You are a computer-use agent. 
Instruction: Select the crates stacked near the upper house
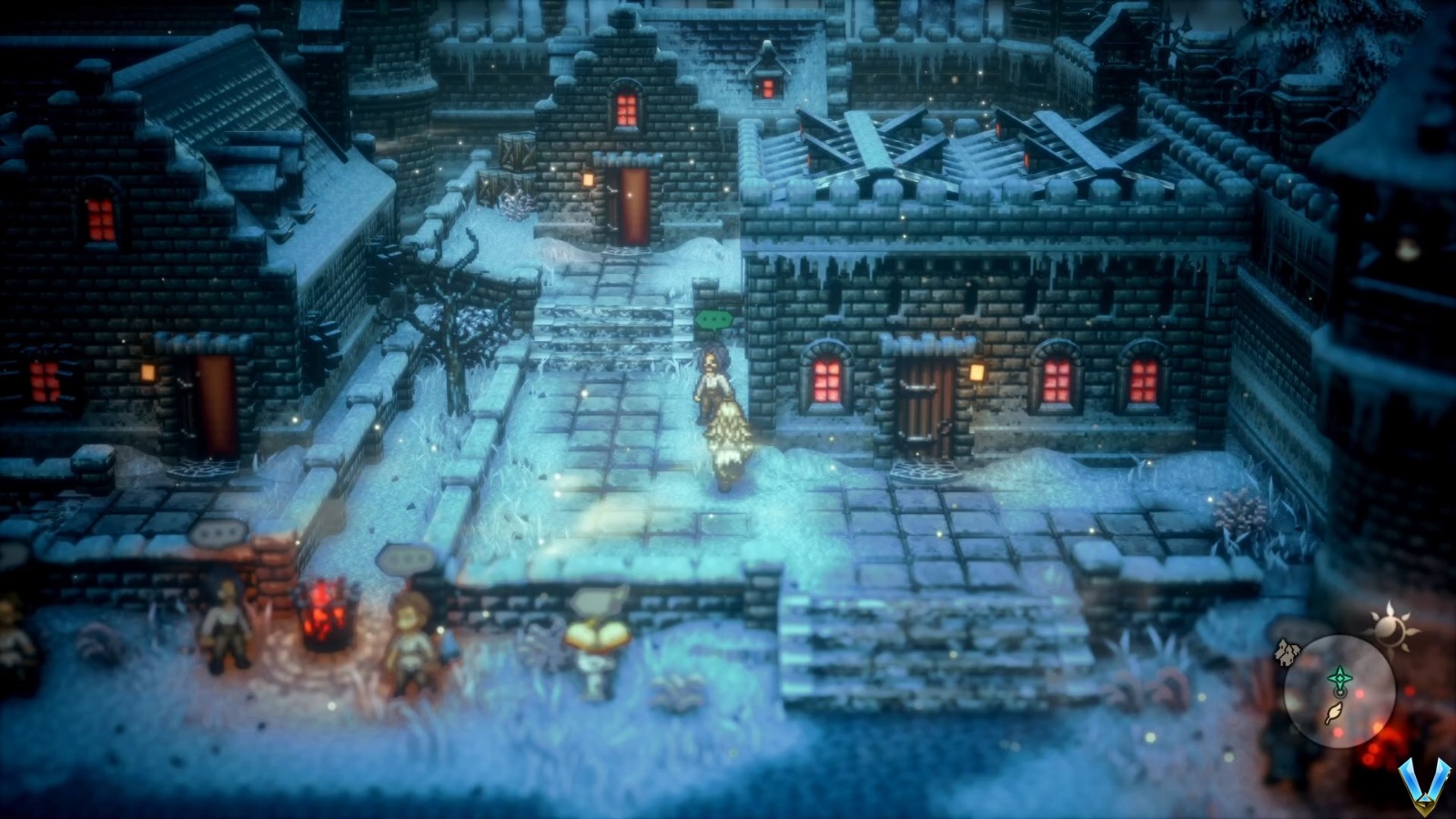pos(514,159)
